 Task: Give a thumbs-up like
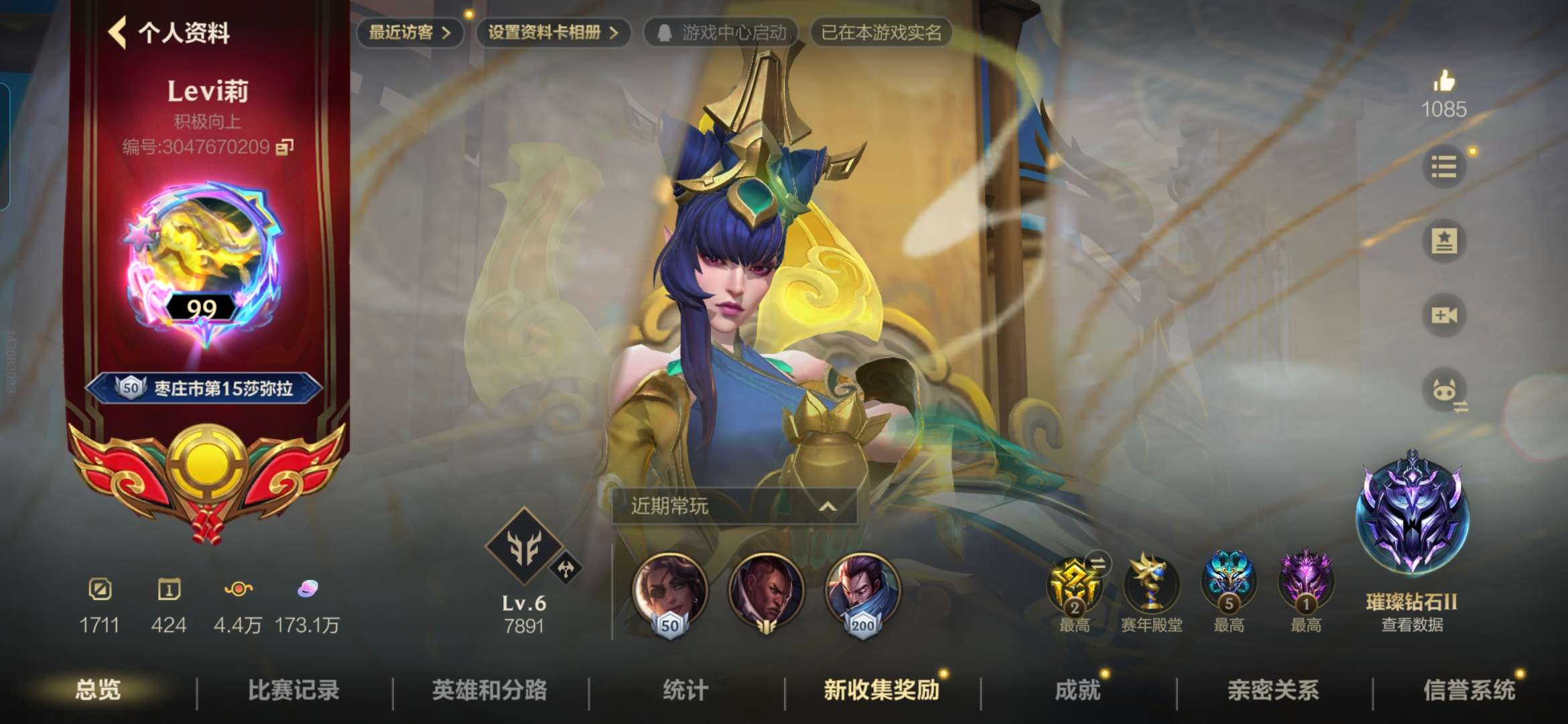1444,82
